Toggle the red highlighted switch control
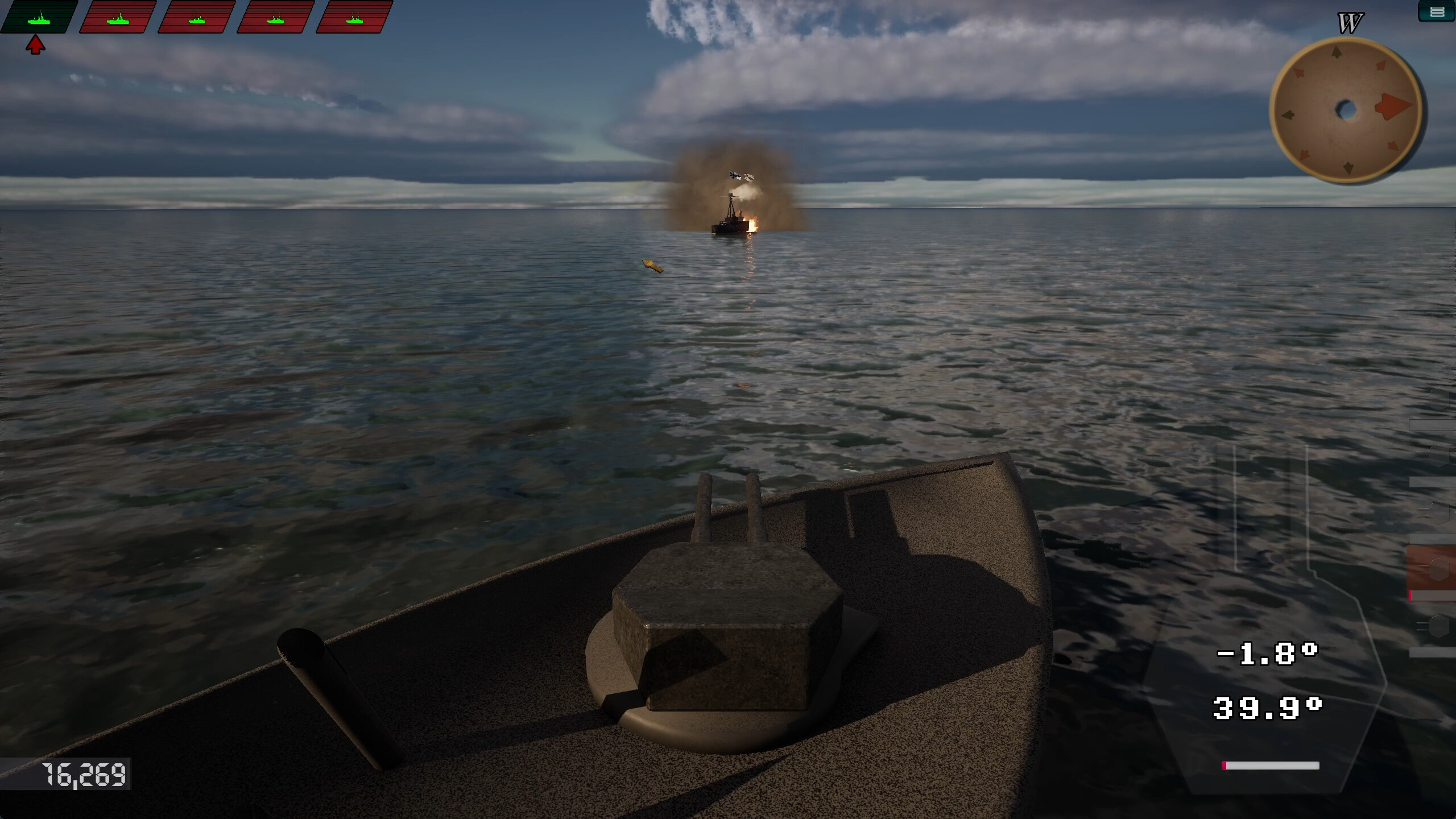1456x819 pixels. pos(1439,569)
